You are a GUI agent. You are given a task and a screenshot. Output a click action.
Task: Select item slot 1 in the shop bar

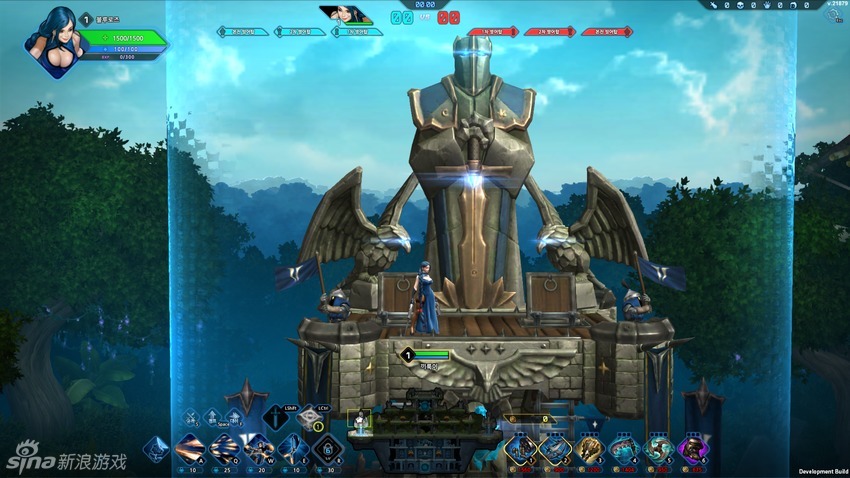click(x=521, y=449)
